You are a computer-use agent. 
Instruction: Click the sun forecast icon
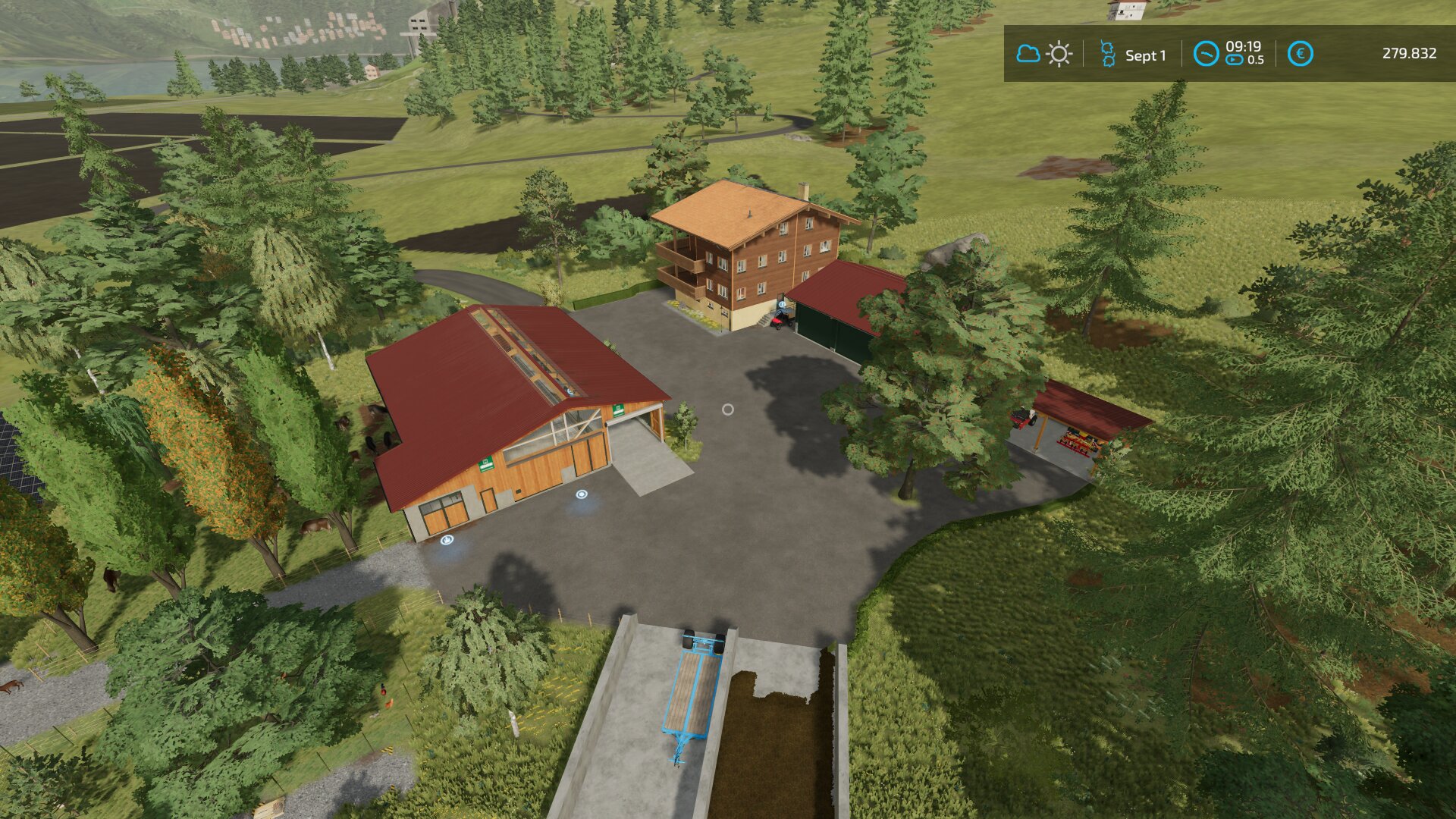point(1059,55)
